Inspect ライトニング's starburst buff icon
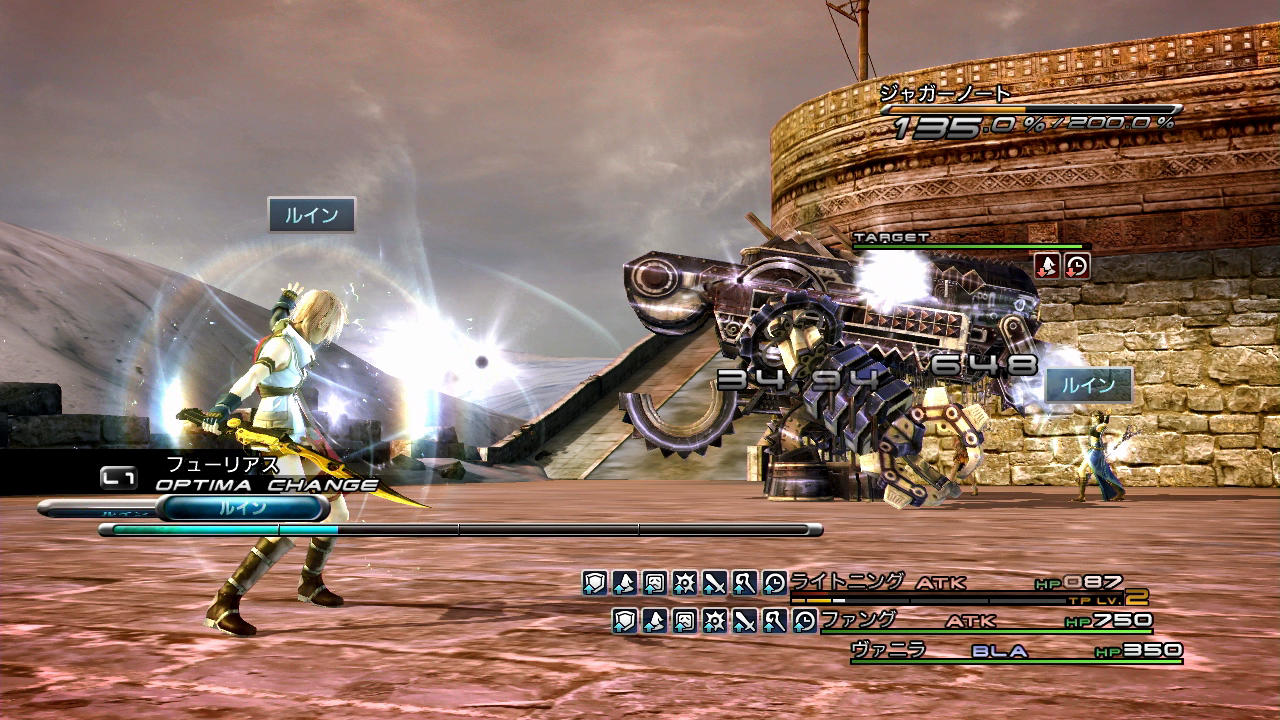 click(x=684, y=583)
